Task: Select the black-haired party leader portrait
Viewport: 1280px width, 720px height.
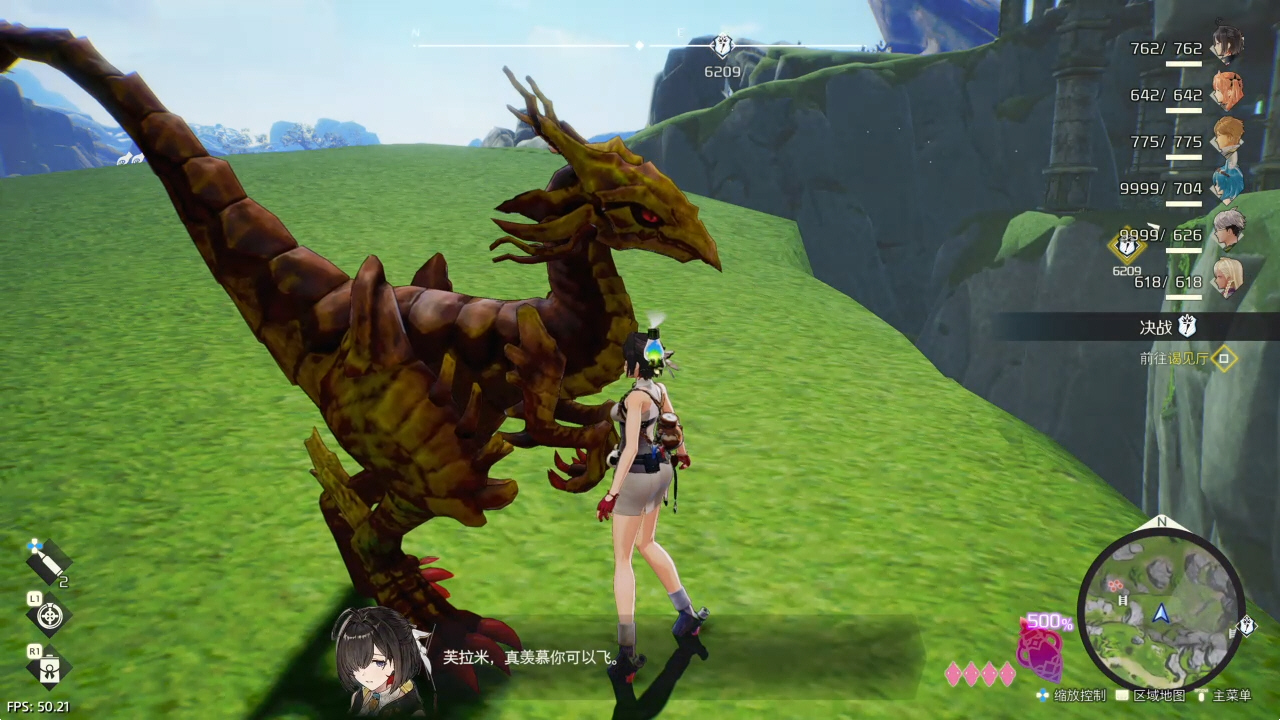Action: [x=1227, y=44]
